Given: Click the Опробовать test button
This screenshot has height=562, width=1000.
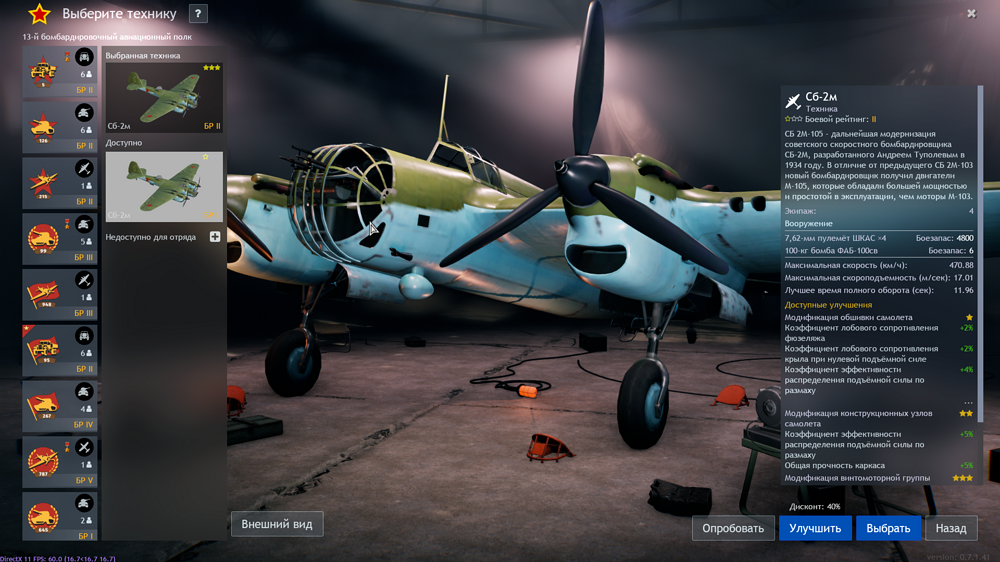Looking at the screenshot, I should (733, 528).
